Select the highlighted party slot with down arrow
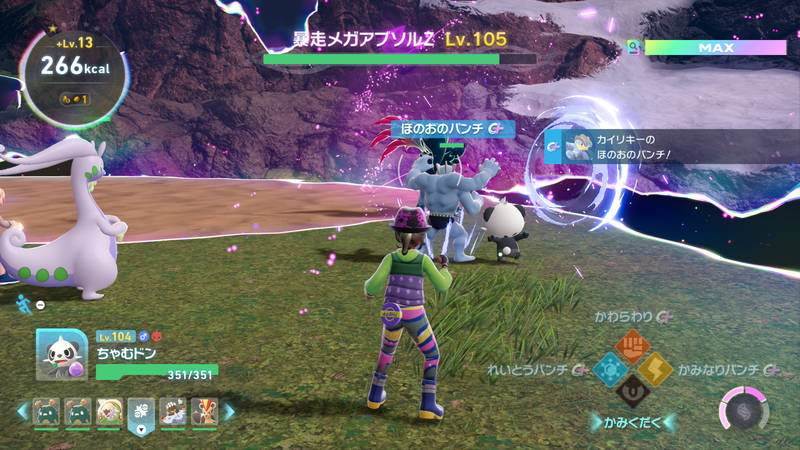 coord(141,413)
